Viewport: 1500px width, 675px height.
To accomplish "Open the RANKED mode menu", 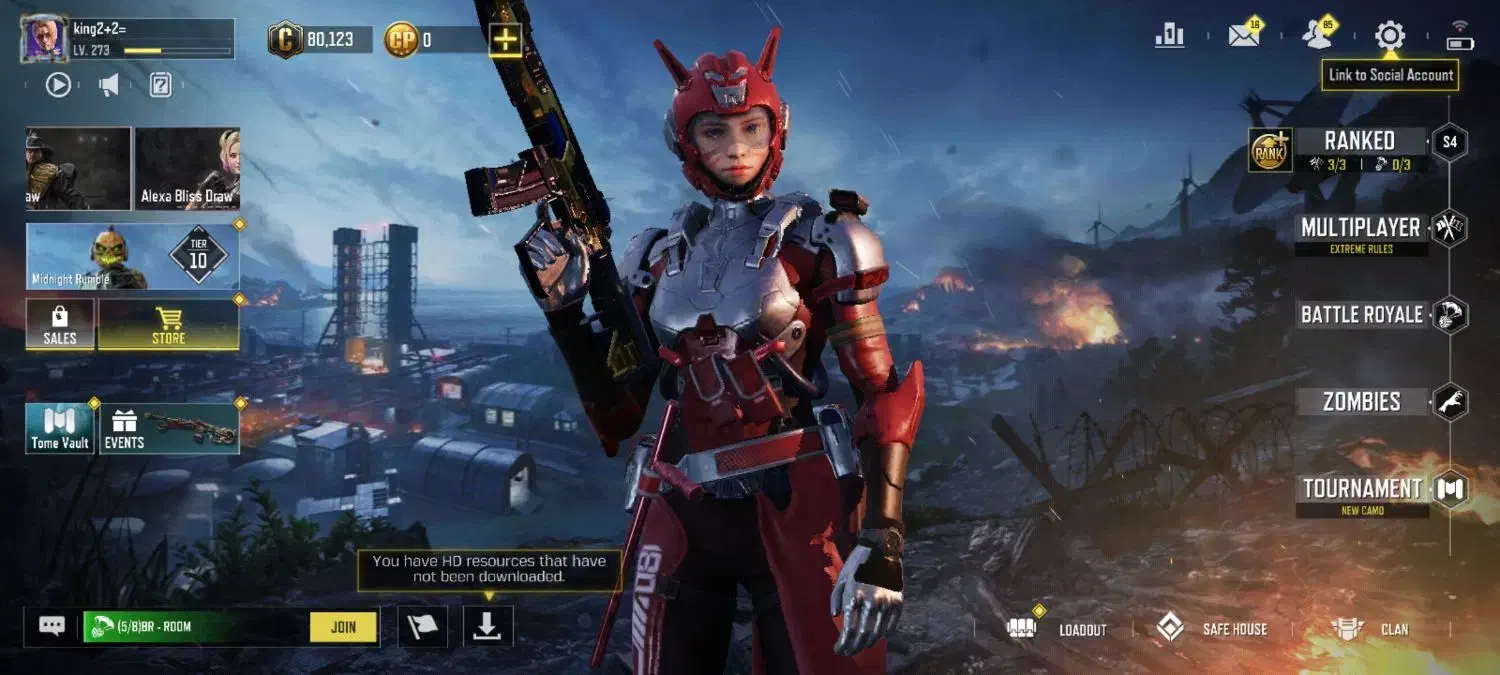I will pyautogui.click(x=1358, y=142).
